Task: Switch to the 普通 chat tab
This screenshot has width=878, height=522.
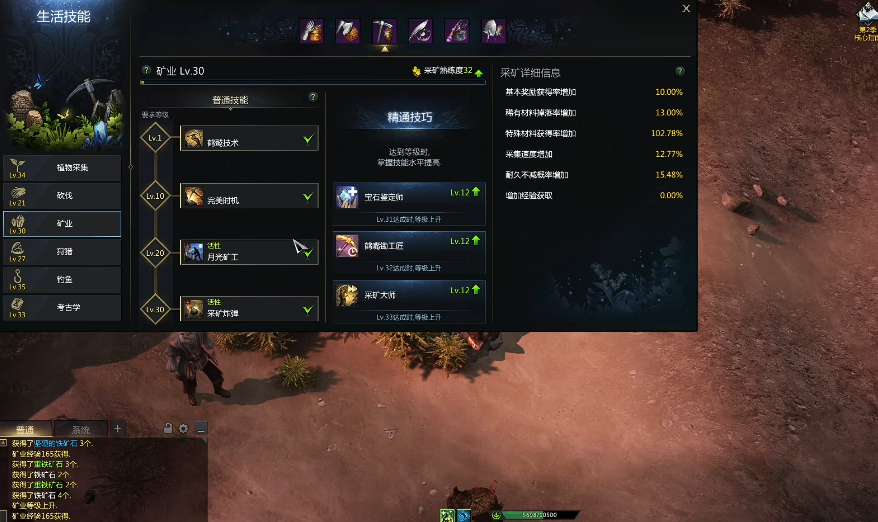Action: coord(26,430)
